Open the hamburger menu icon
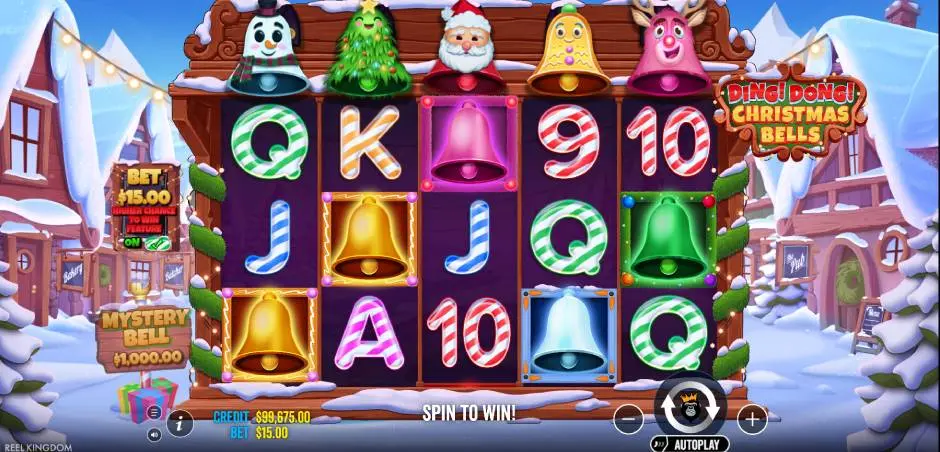This screenshot has height=452, width=940. (x=154, y=412)
